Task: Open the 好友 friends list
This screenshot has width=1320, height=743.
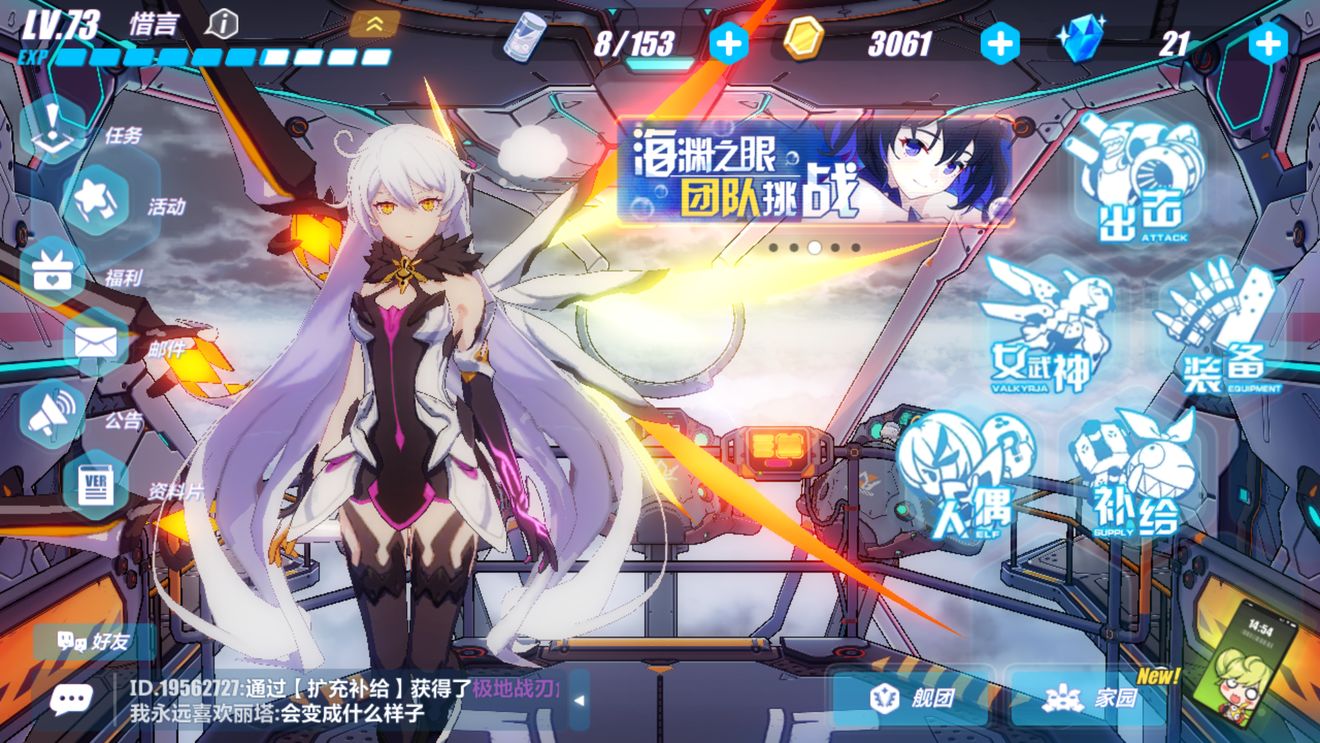Action: pos(96,642)
